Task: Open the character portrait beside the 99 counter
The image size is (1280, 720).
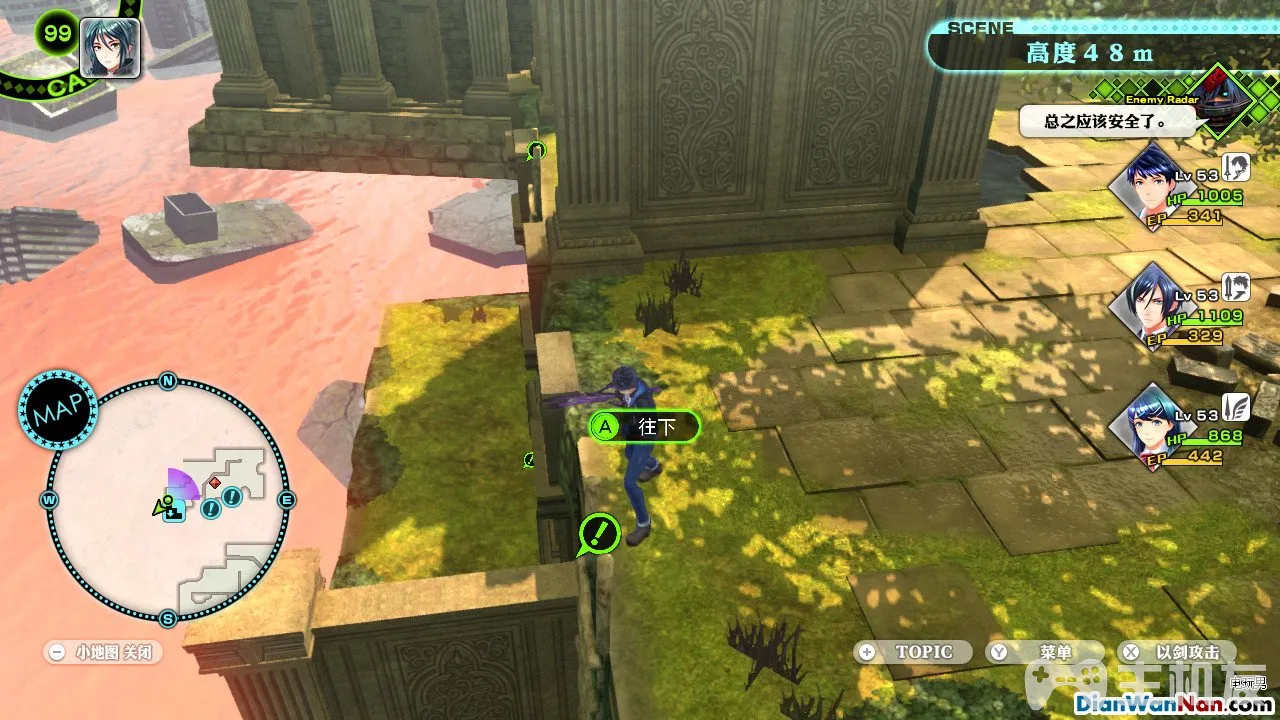Action: tap(109, 48)
